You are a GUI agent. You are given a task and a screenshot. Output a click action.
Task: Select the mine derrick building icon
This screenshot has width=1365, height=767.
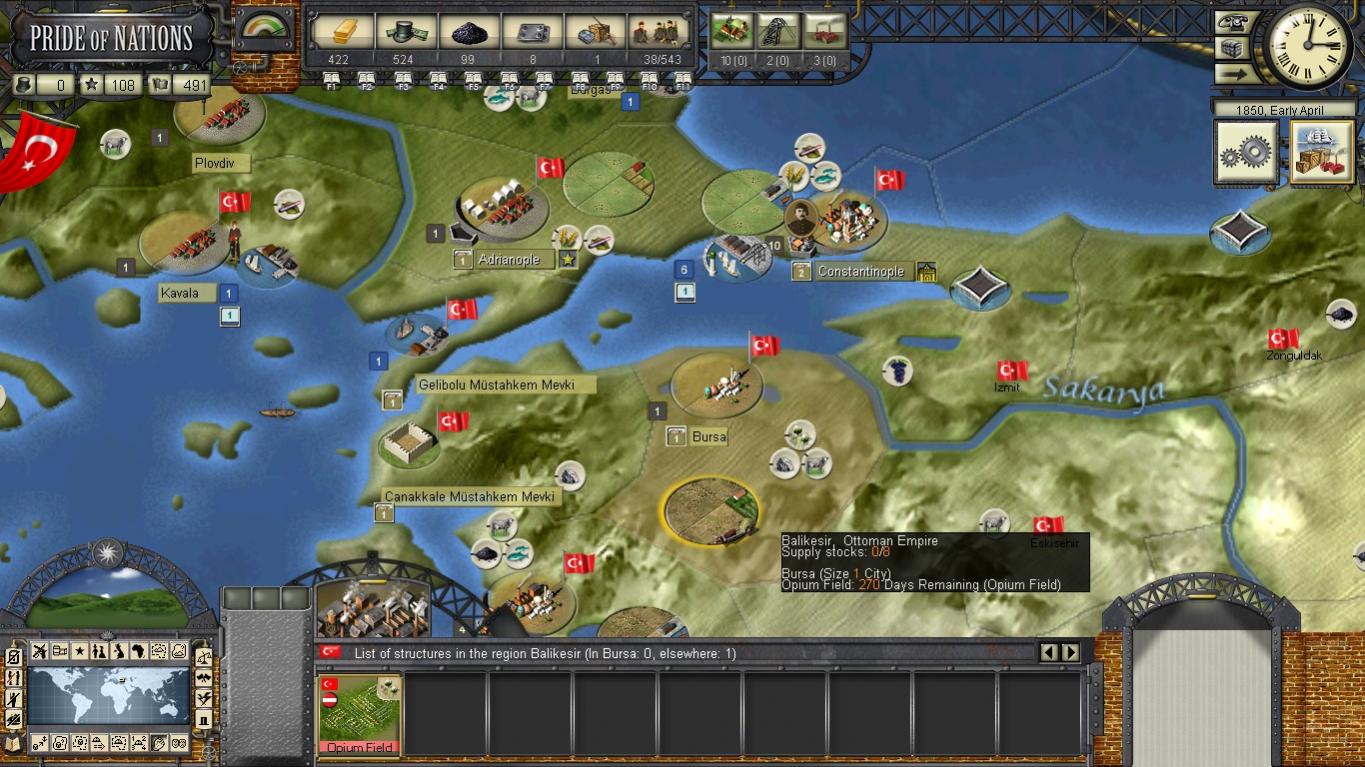(777, 32)
